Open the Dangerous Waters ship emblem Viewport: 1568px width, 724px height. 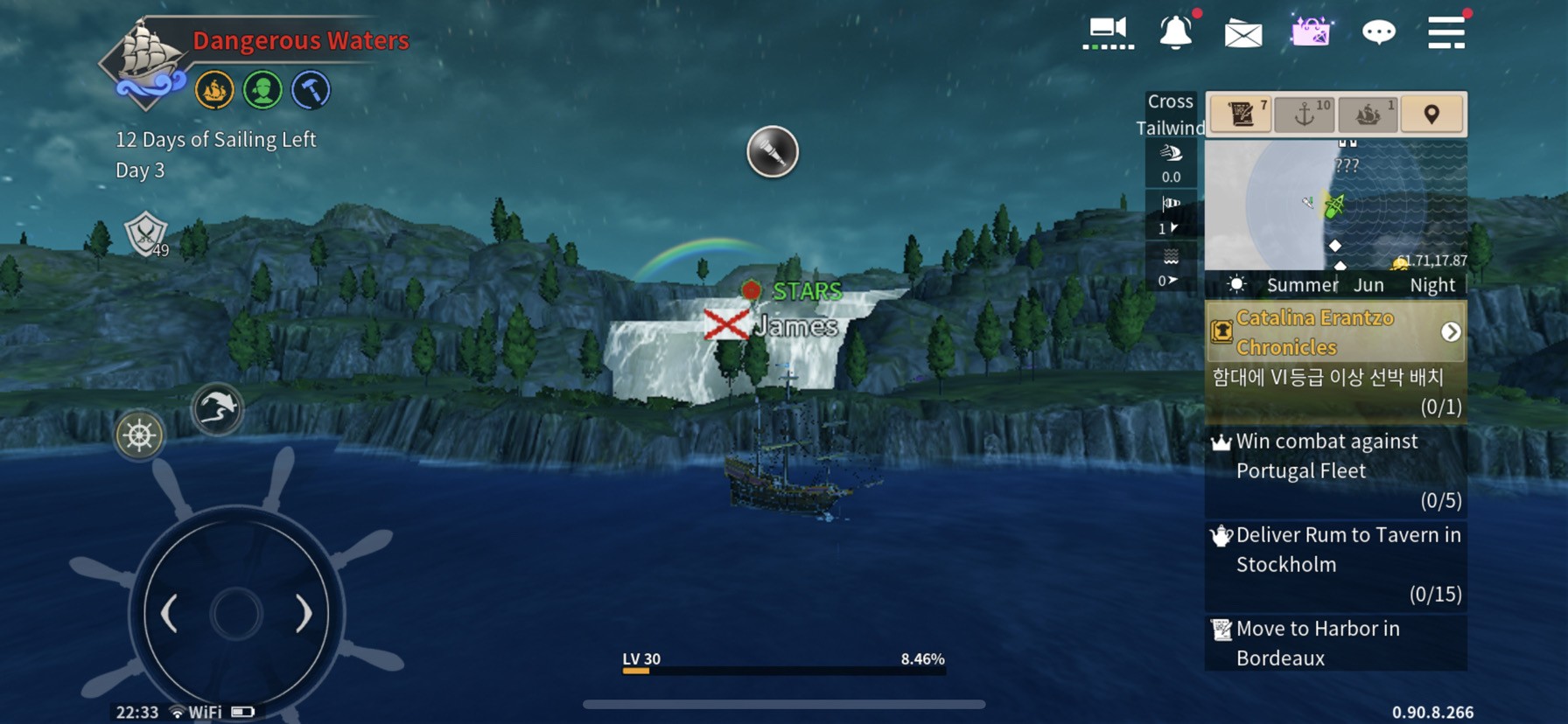(145, 61)
